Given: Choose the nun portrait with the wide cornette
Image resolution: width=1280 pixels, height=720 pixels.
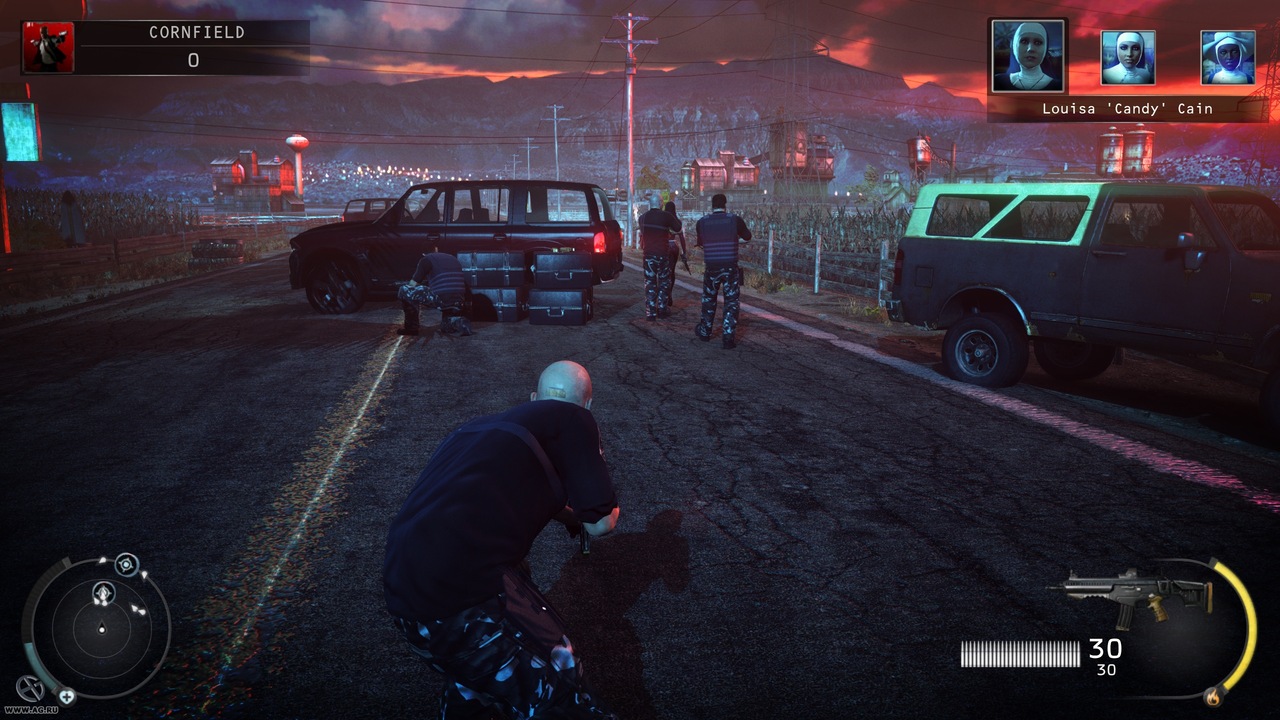Looking at the screenshot, I should 1227,58.
